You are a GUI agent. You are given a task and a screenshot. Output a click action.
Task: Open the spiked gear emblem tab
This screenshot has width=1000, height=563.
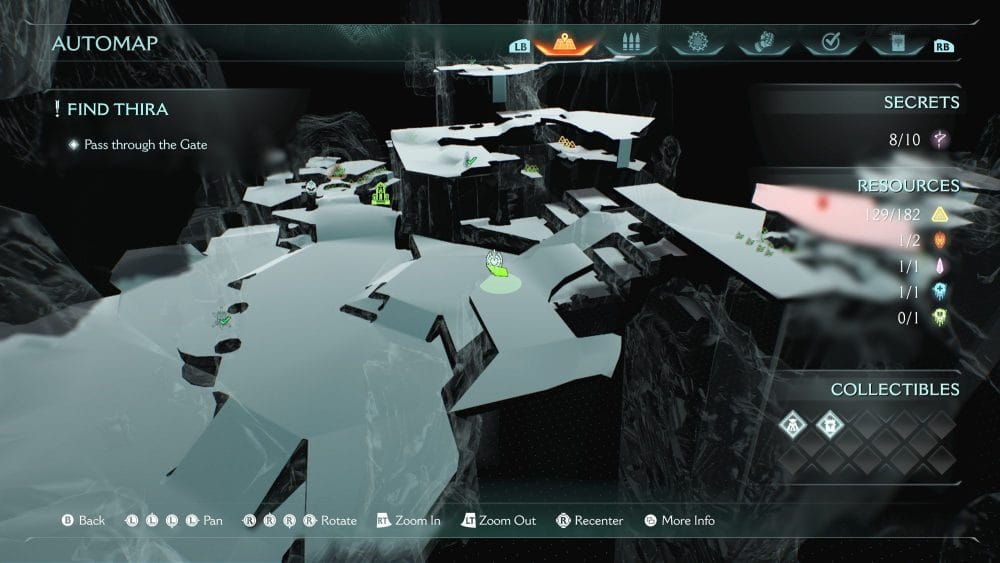pos(697,43)
